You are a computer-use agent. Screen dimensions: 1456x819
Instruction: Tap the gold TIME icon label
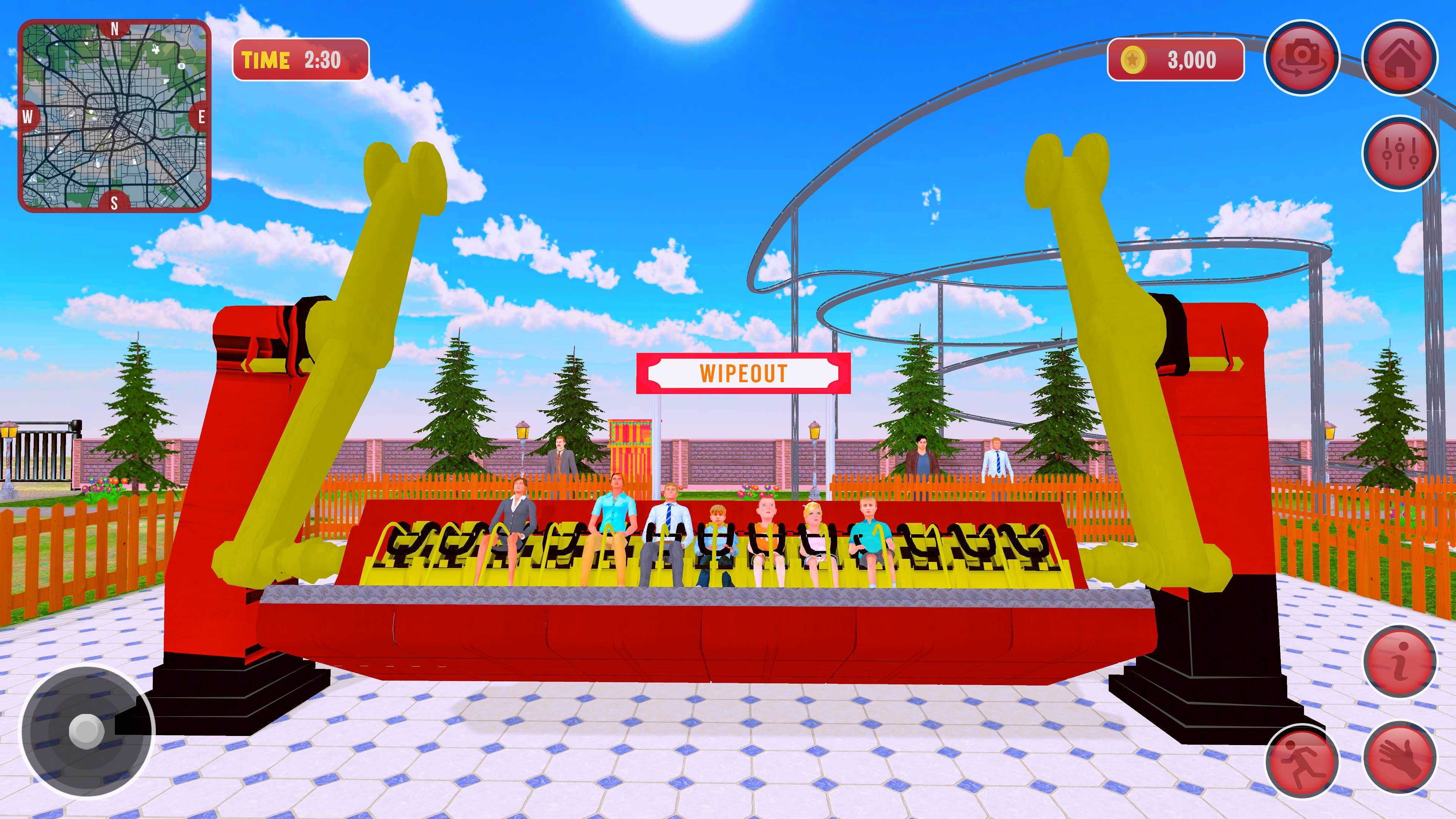[266, 58]
